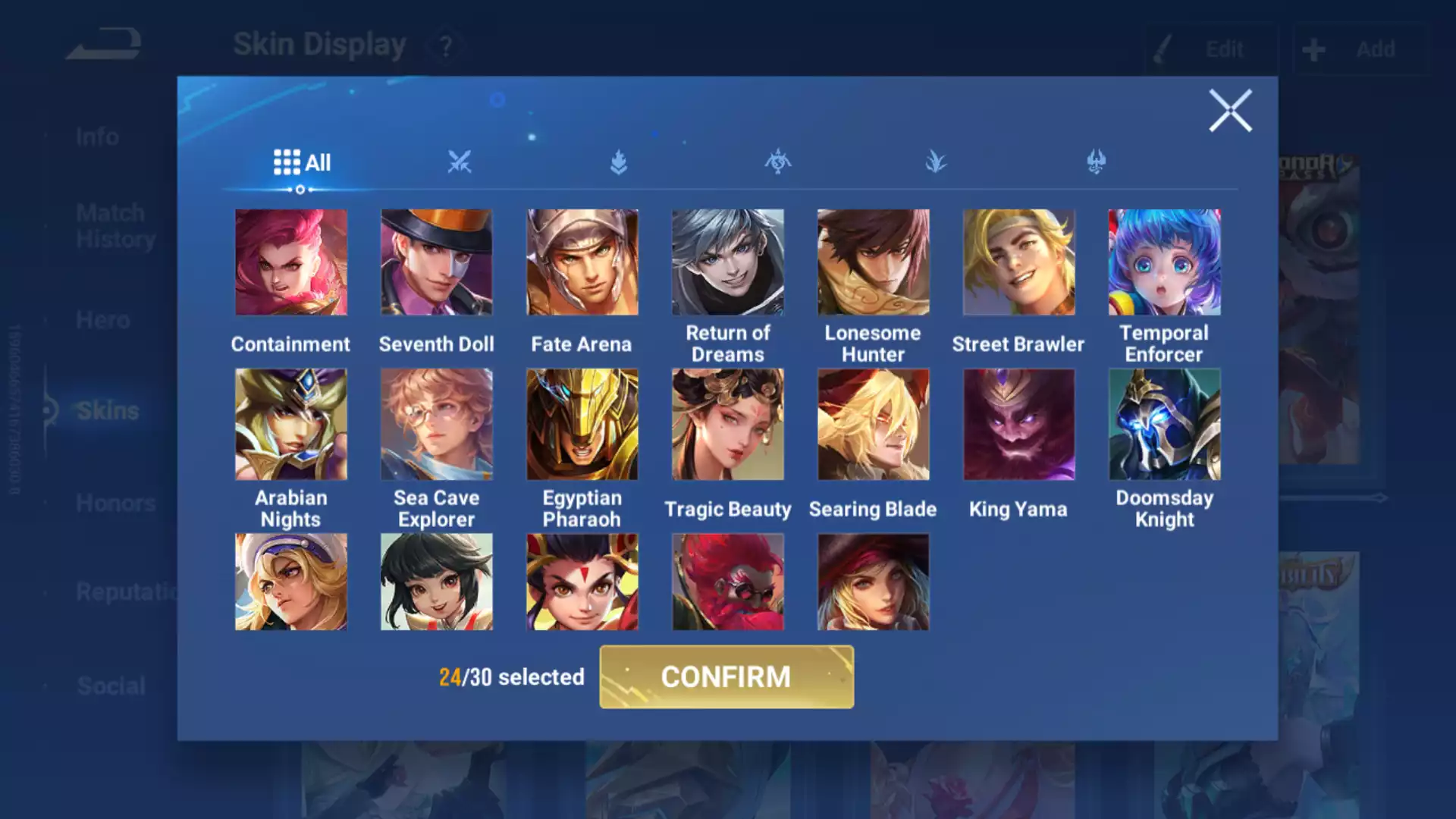This screenshot has width=1456, height=819.
Task: Filter by the crossed swords class tab
Action: coord(460,162)
